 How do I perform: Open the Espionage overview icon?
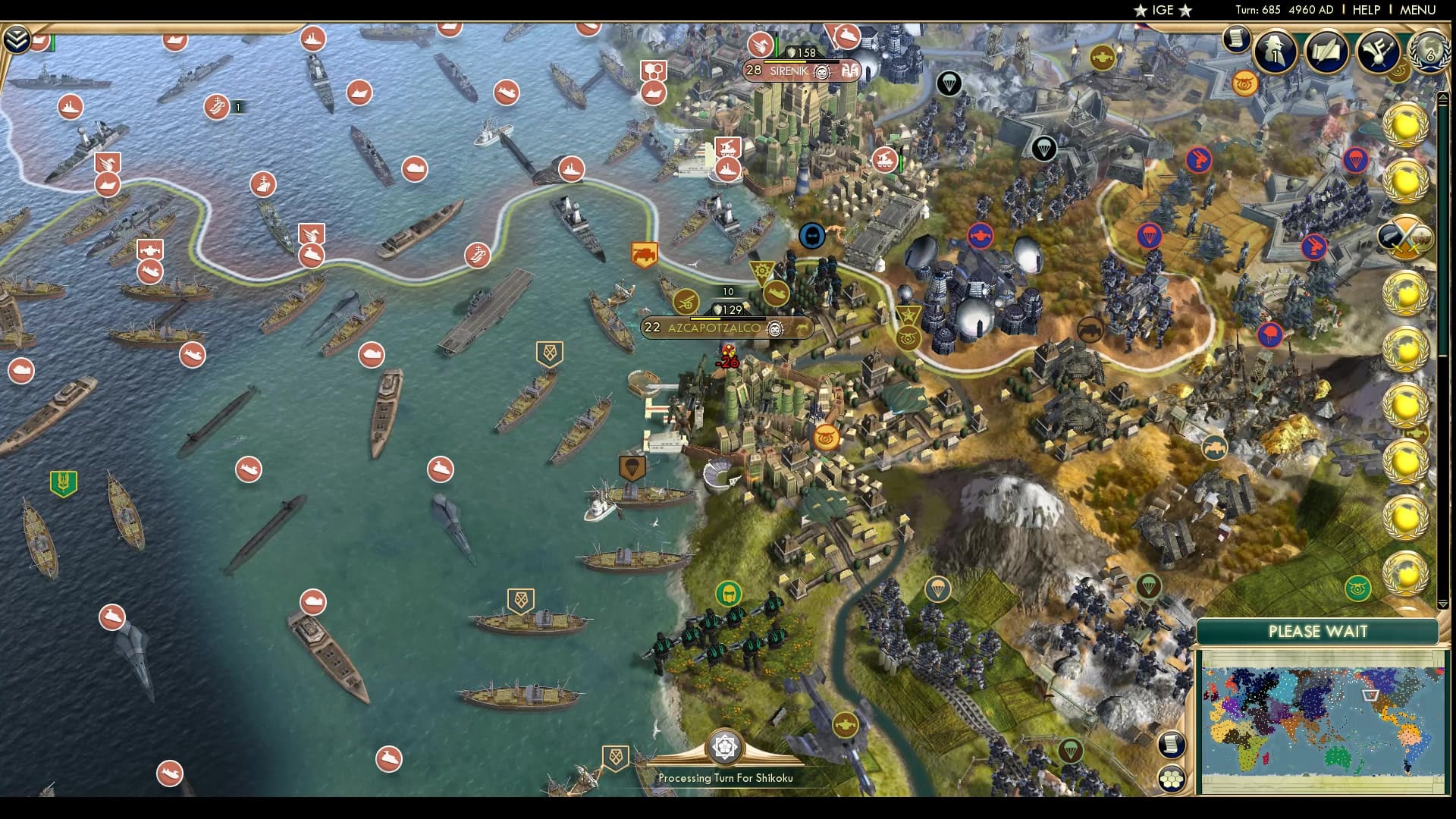click(x=1274, y=53)
